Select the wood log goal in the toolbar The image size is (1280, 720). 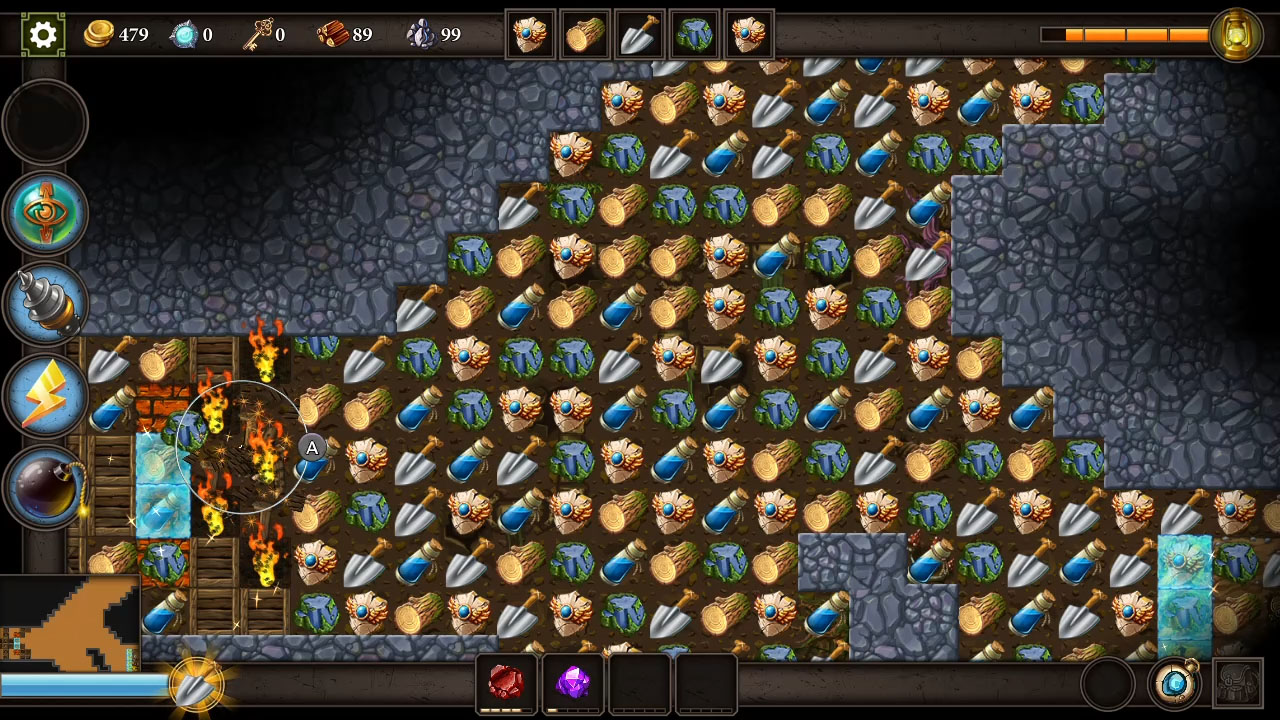coord(586,33)
